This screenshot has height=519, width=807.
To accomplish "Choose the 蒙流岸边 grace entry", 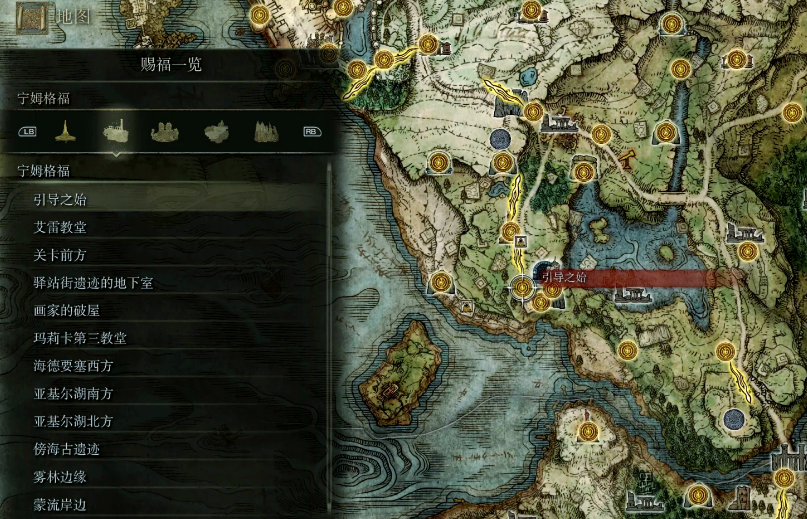I will tap(60, 505).
